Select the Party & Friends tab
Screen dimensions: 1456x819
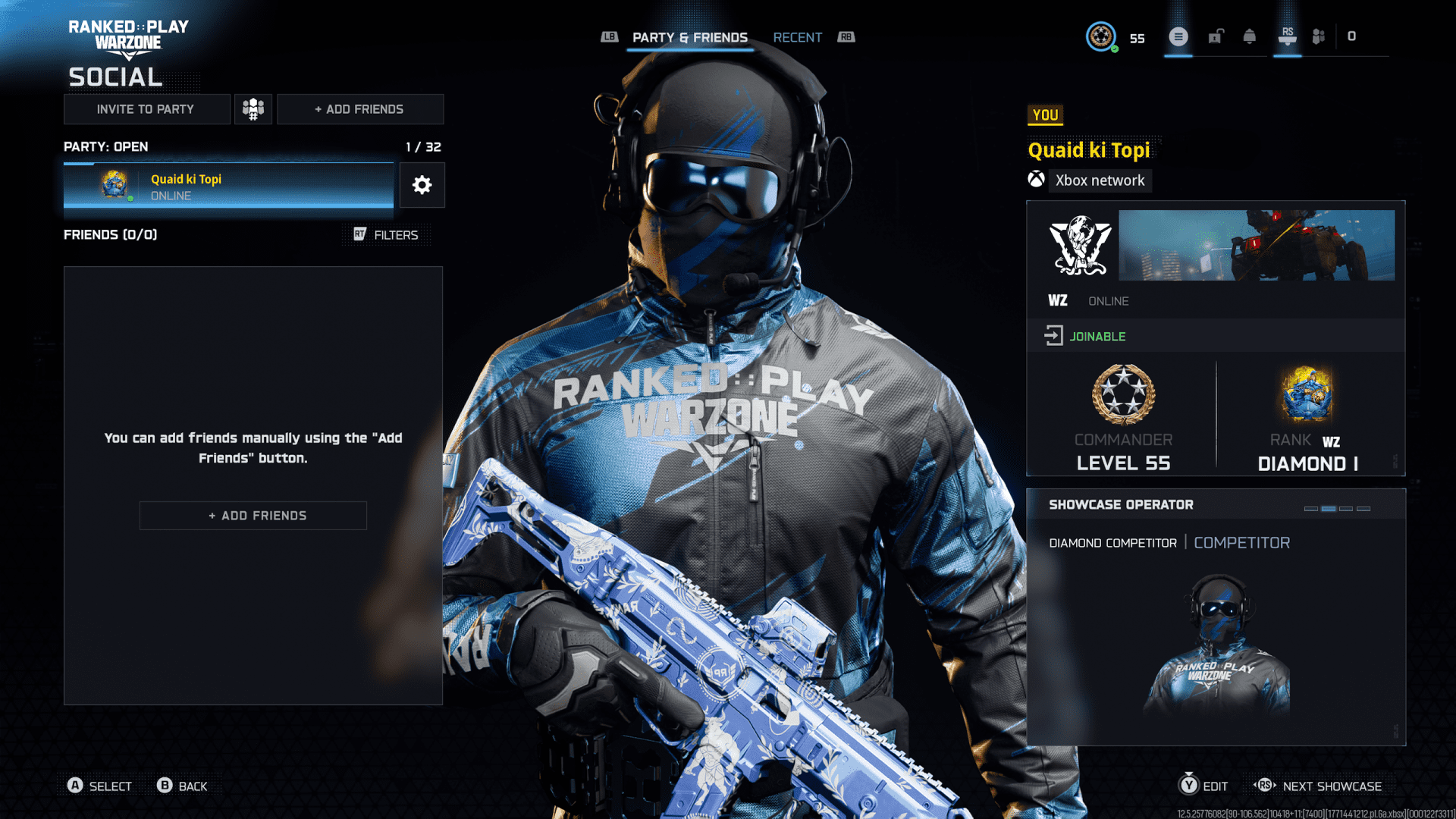(690, 37)
